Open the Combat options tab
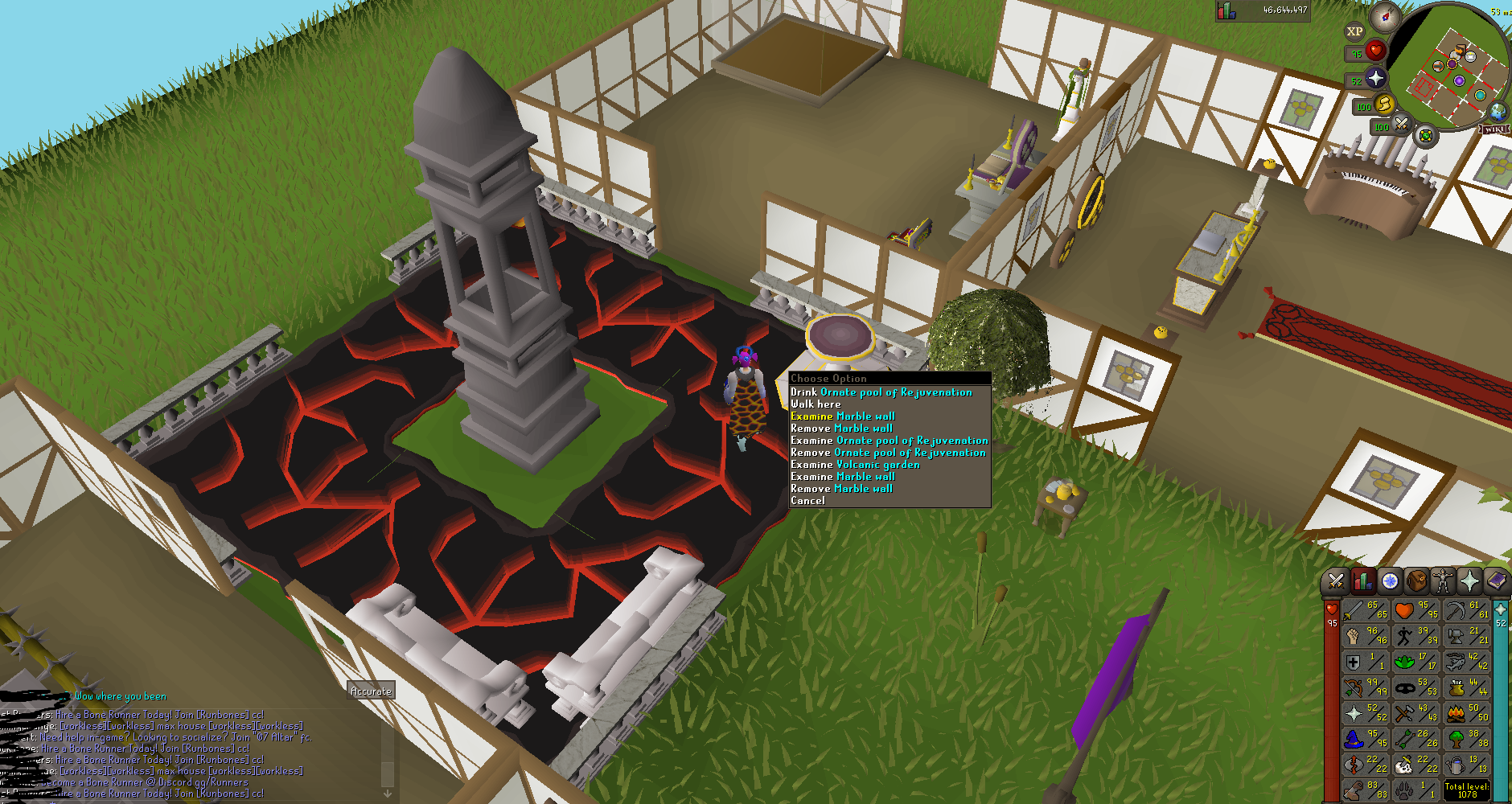 click(x=1336, y=580)
